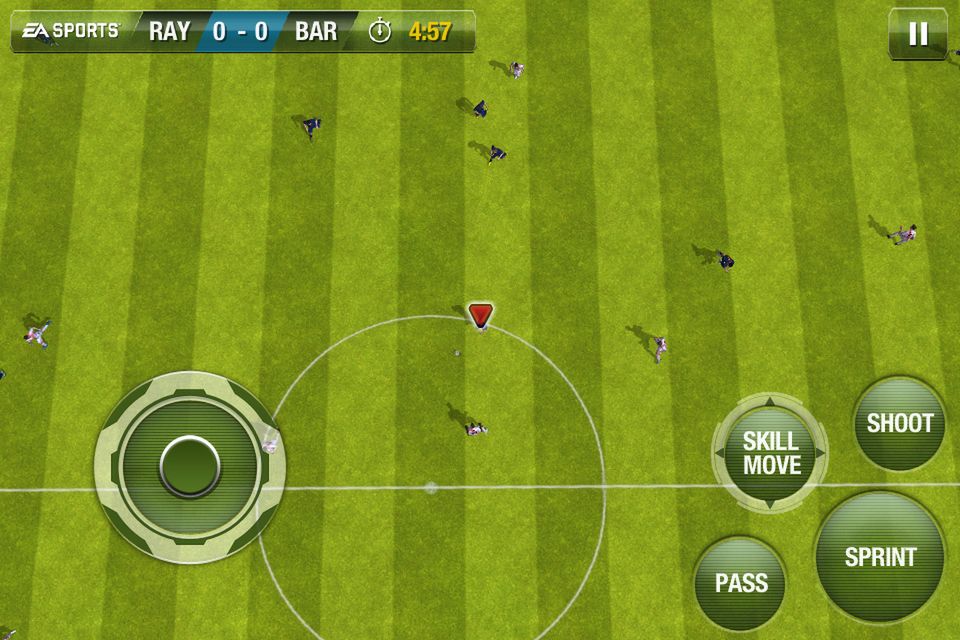Tap the SPRINT button
The width and height of the screenshot is (960, 640).
pyautogui.click(x=880, y=557)
